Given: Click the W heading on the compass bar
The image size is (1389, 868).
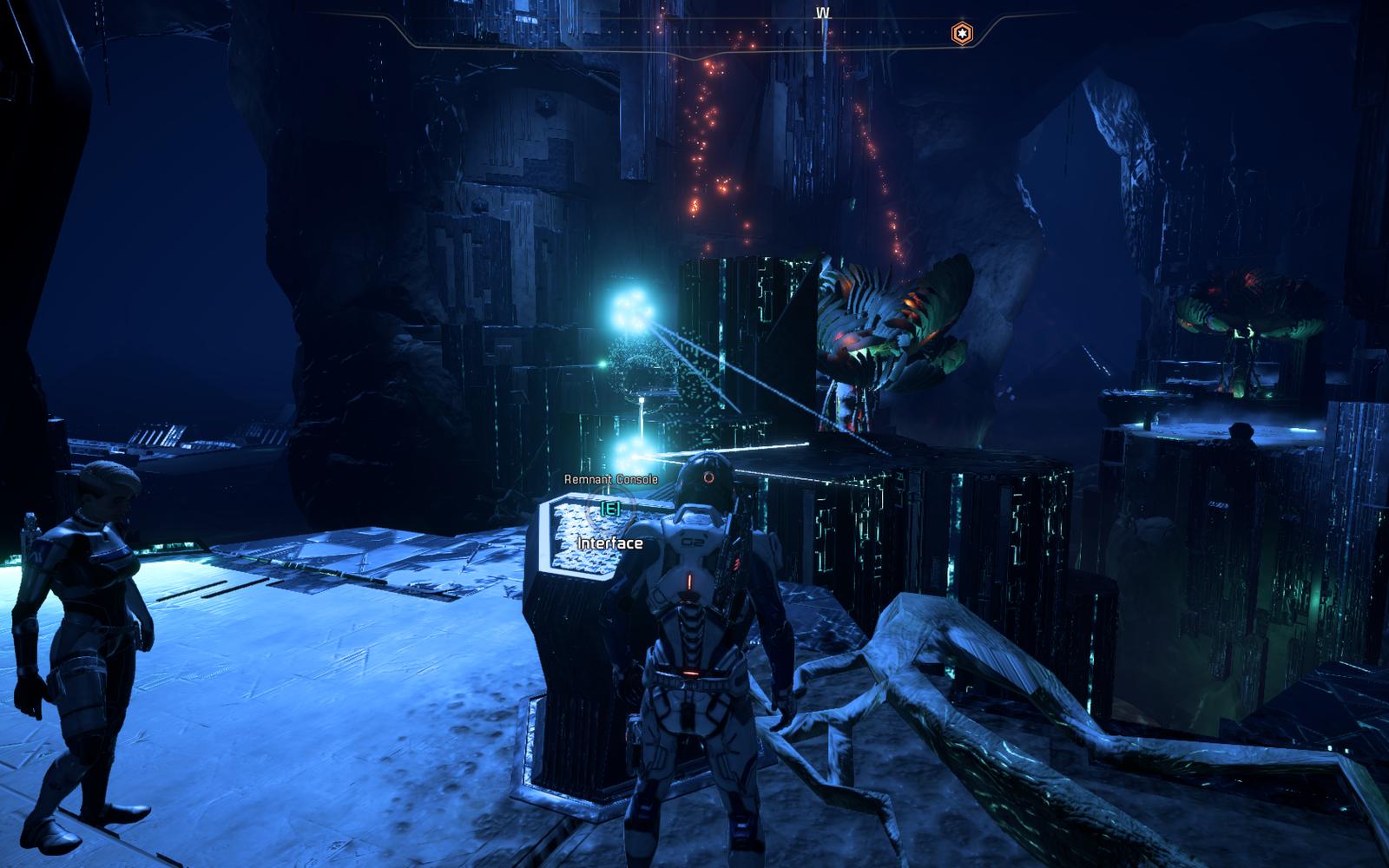Looking at the screenshot, I should tap(821, 14).
